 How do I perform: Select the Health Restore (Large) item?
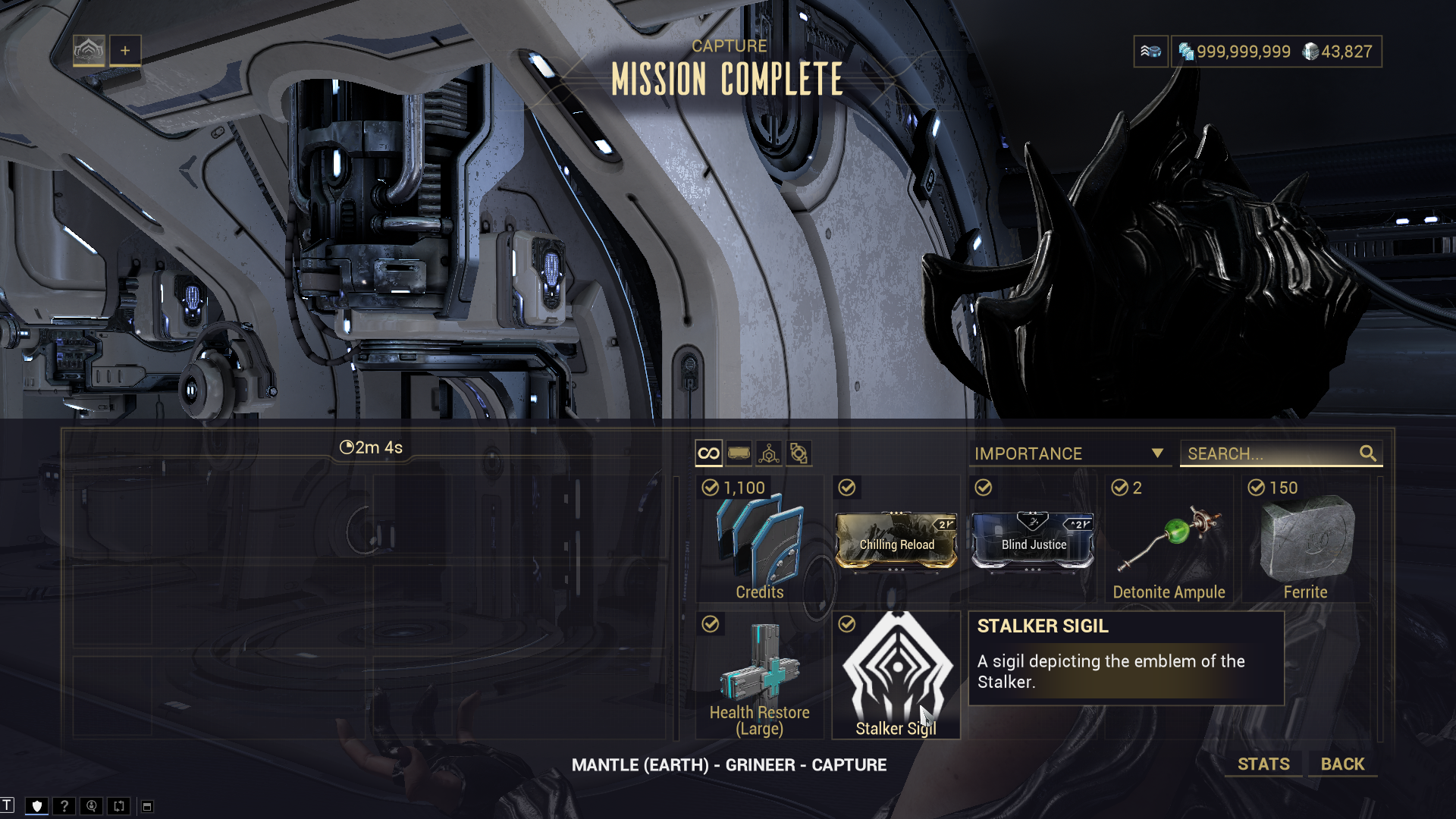pos(759,676)
